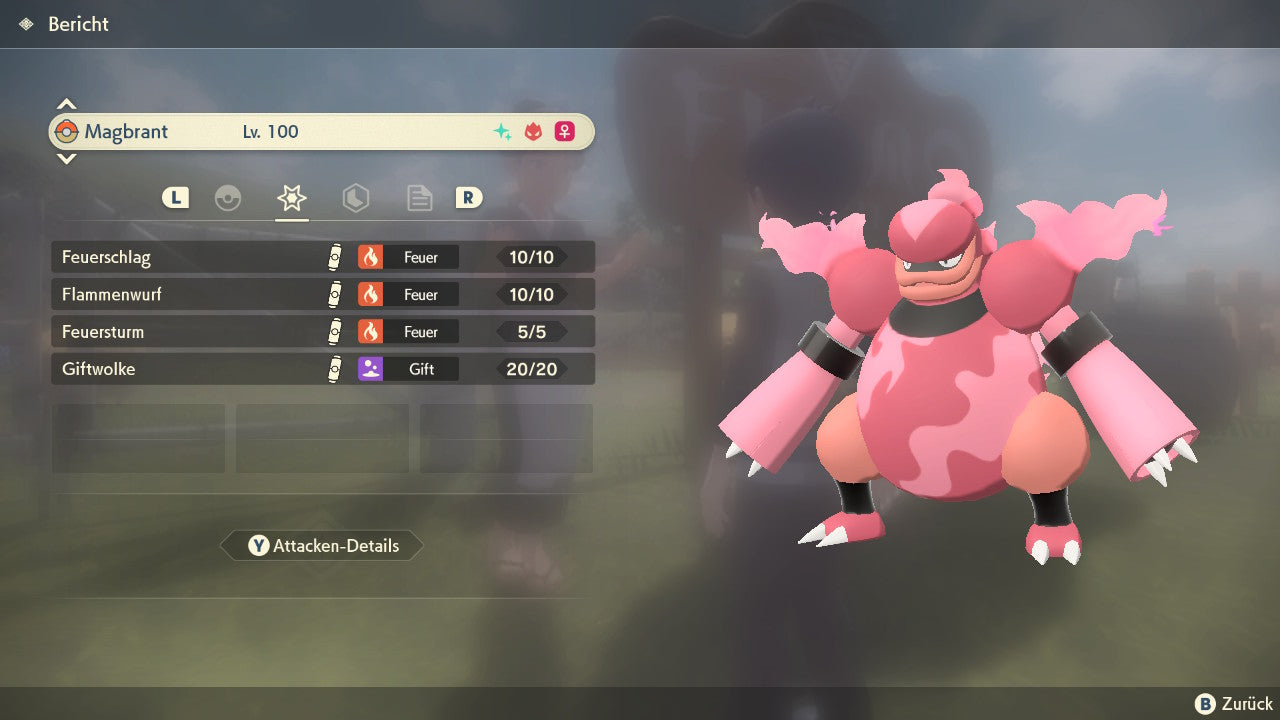The height and width of the screenshot is (720, 1280).
Task: Choose the Flammenwurf move row
Action: pyautogui.click(x=322, y=294)
